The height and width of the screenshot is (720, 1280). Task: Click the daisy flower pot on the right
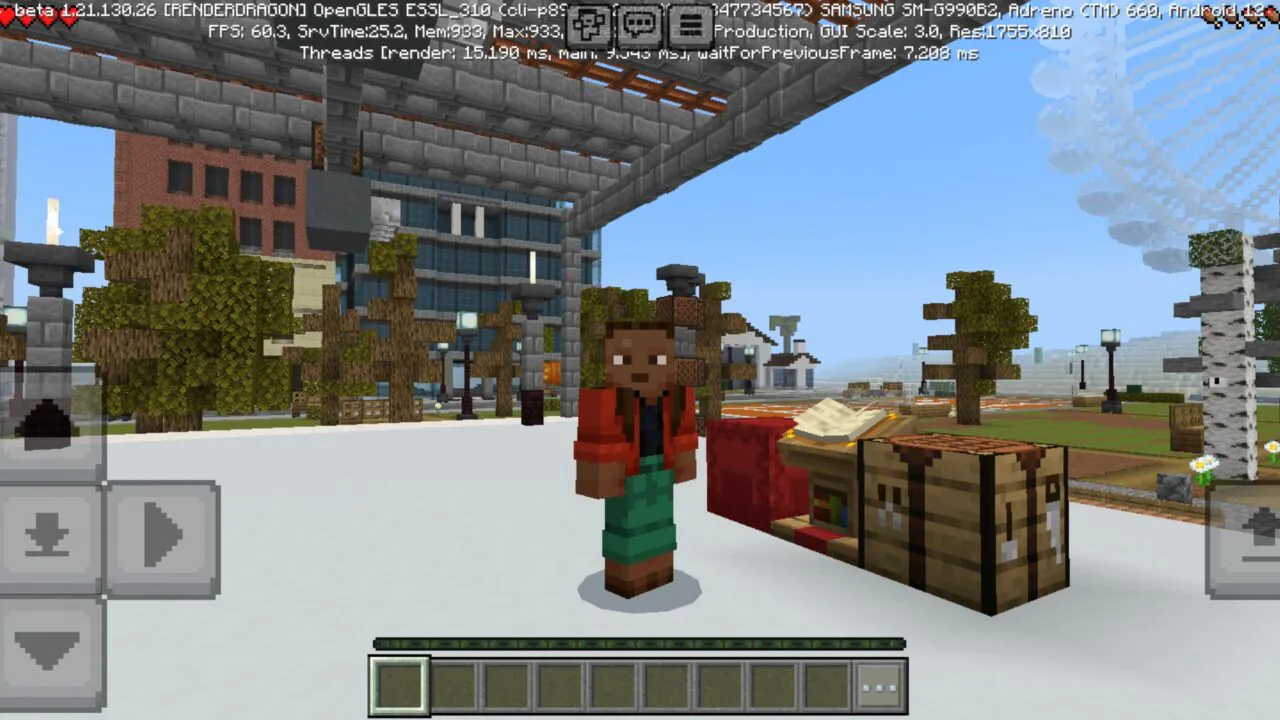click(1205, 470)
